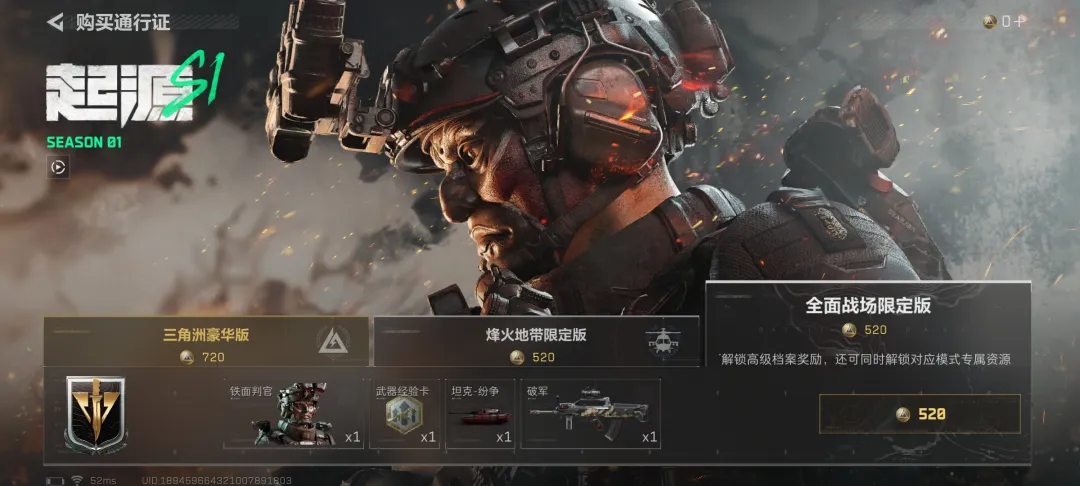Choose the 全面战场限定版 pass edition
1080x486 pixels.
tap(867, 316)
